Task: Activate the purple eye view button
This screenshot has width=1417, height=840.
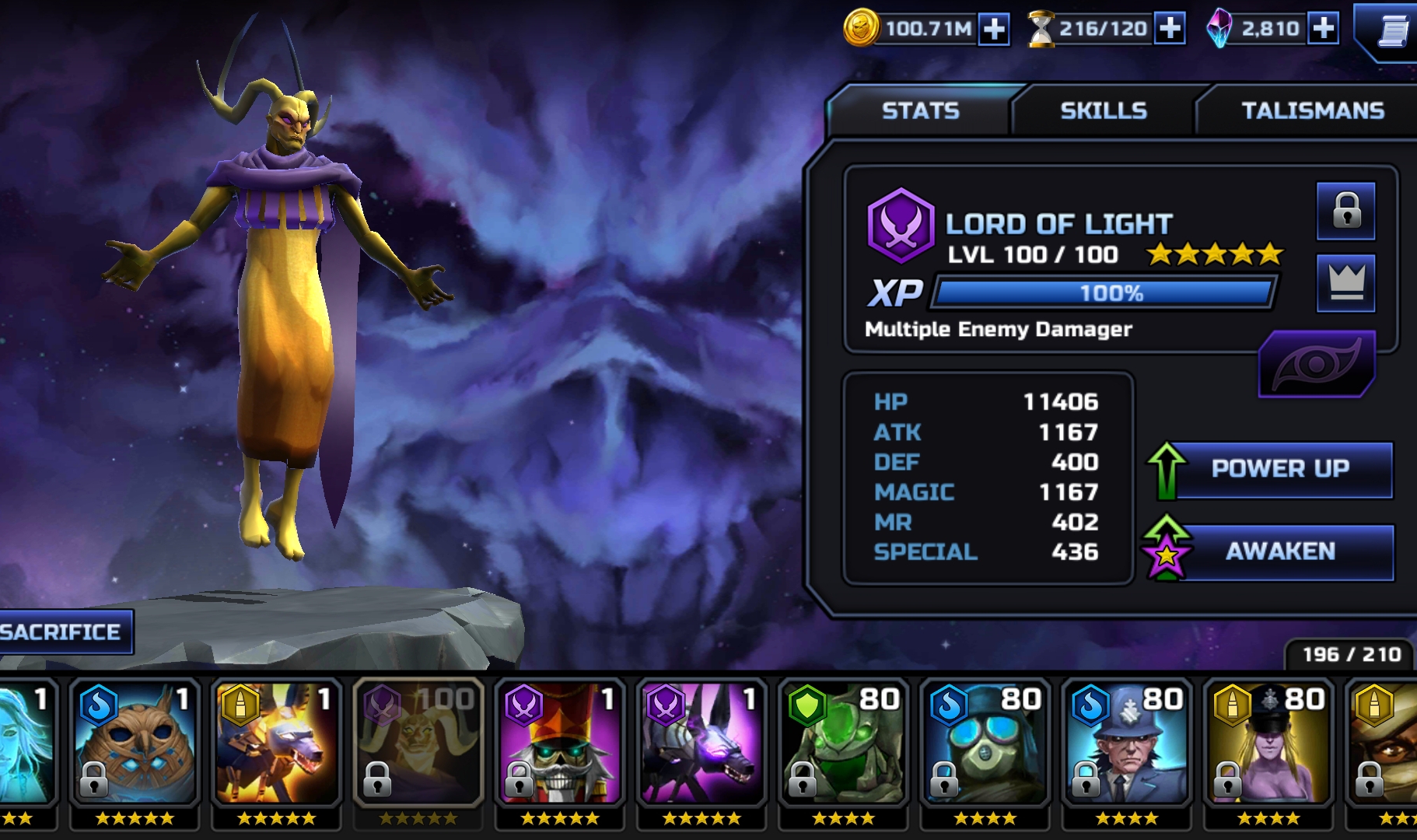Action: pyautogui.click(x=1316, y=364)
